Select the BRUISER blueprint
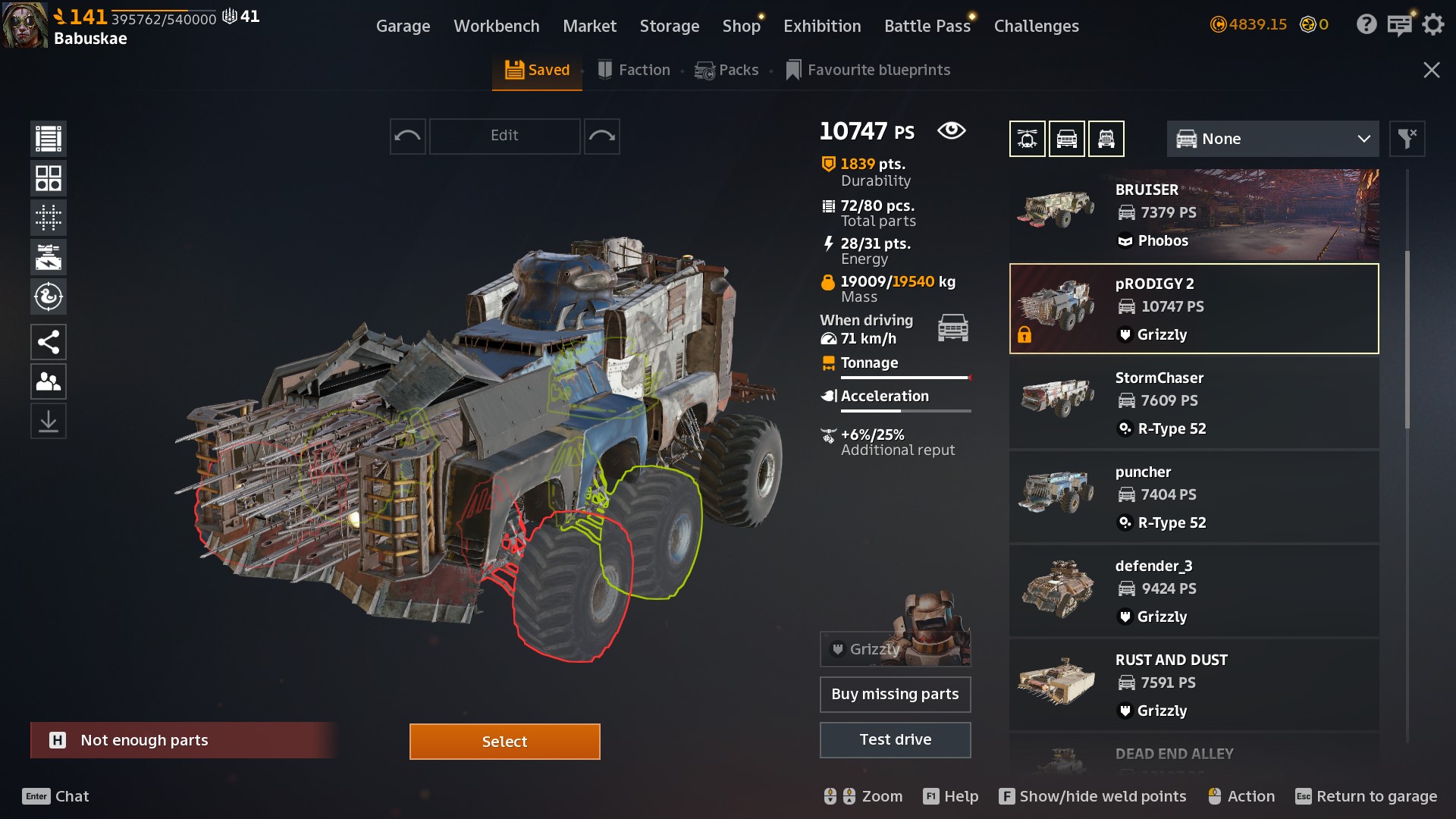 pos(1194,215)
